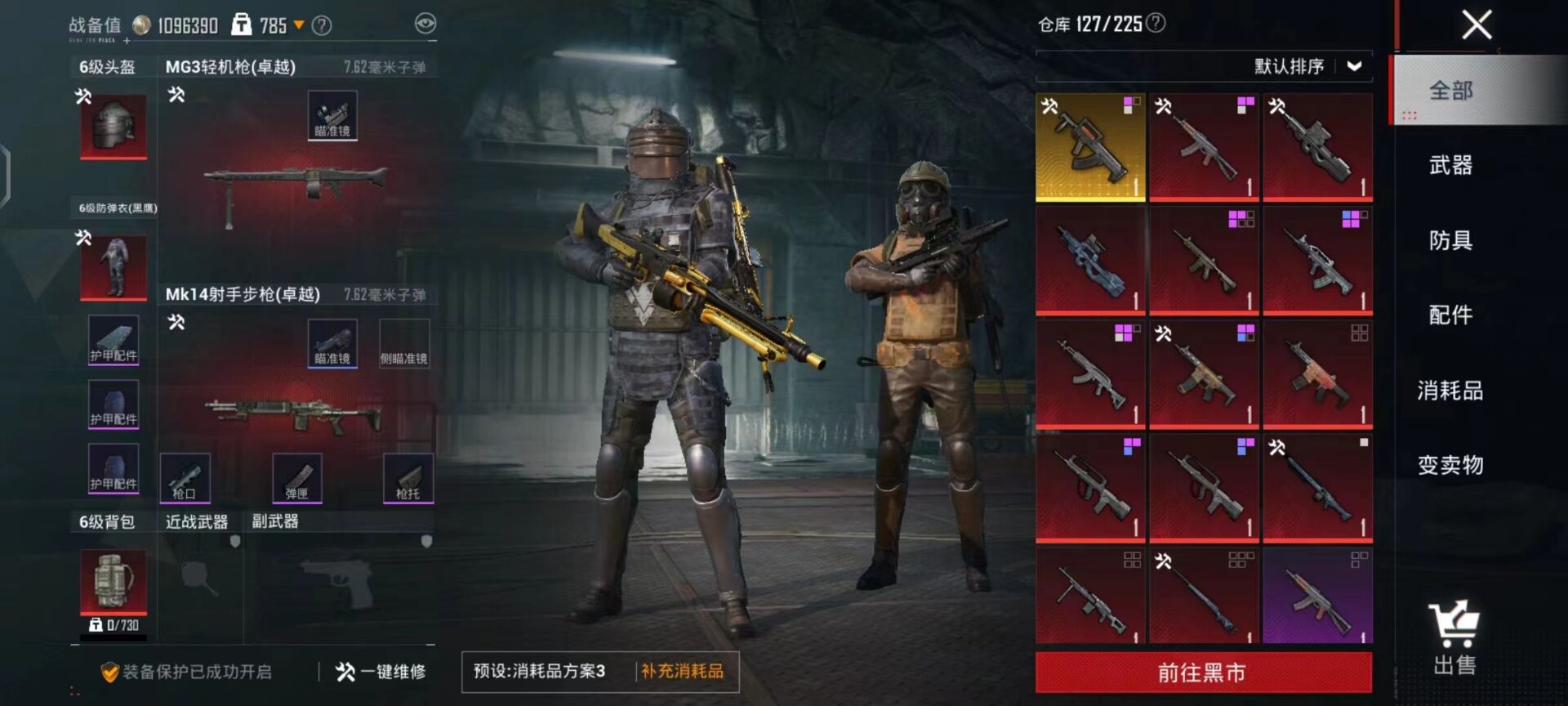Select the 6级头盔 helmet slot
This screenshot has height=706, width=1568.
click(114, 125)
